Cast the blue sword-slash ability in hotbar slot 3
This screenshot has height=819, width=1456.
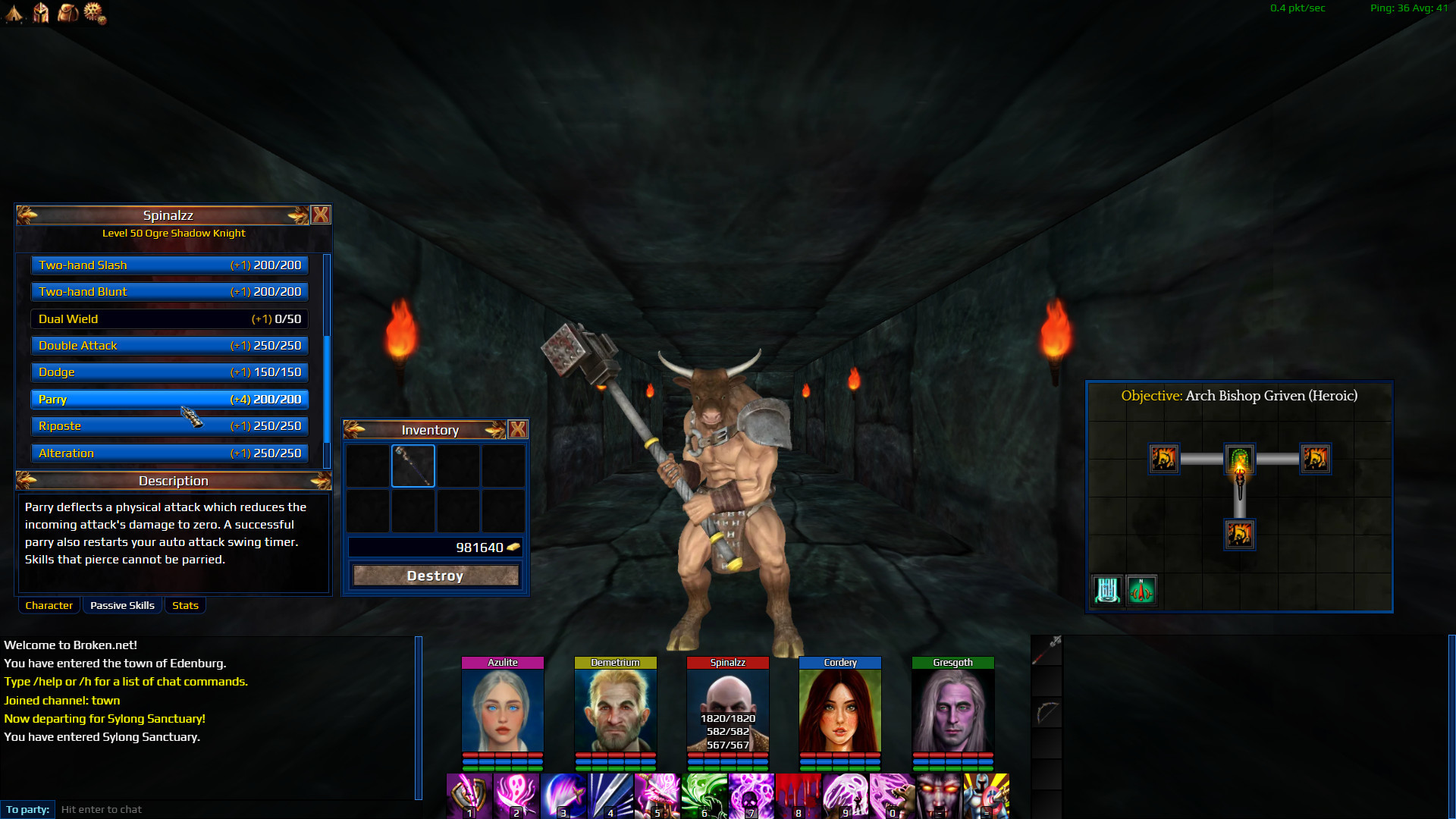coord(563,795)
